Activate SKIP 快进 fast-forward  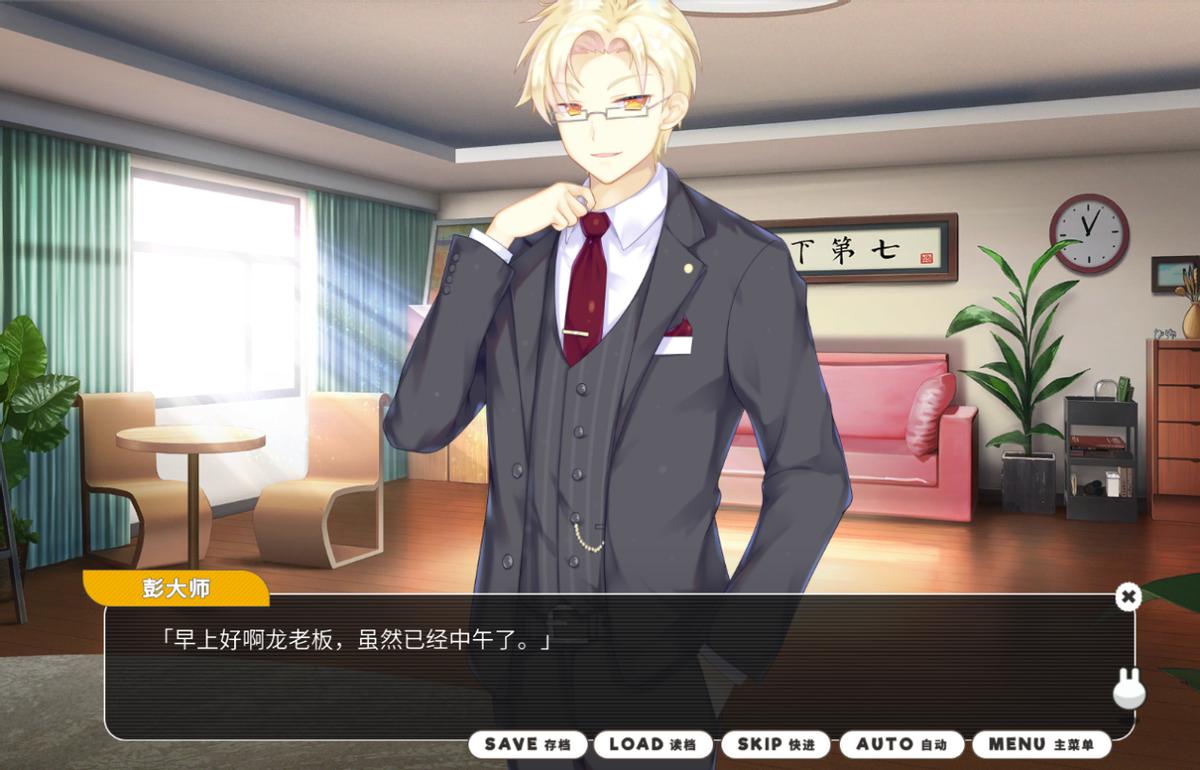click(x=775, y=744)
